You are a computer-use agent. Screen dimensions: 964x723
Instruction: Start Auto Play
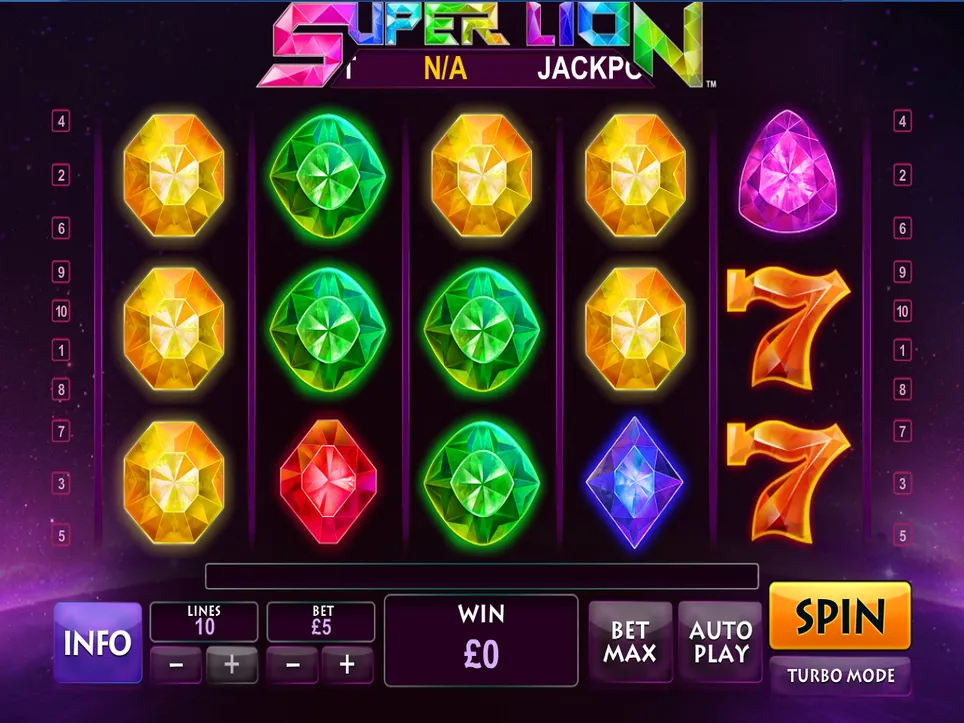pyautogui.click(x=720, y=642)
